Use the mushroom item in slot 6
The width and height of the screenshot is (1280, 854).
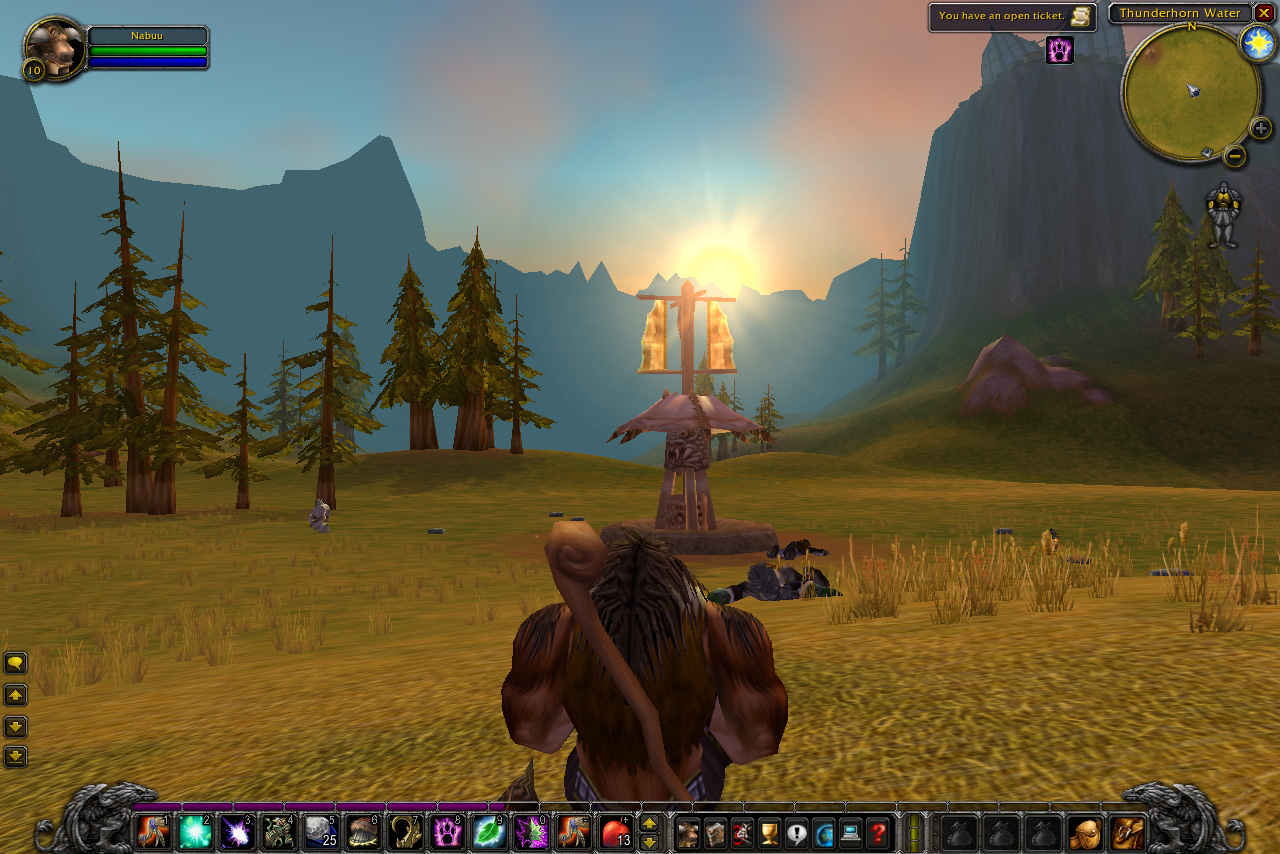coord(362,832)
